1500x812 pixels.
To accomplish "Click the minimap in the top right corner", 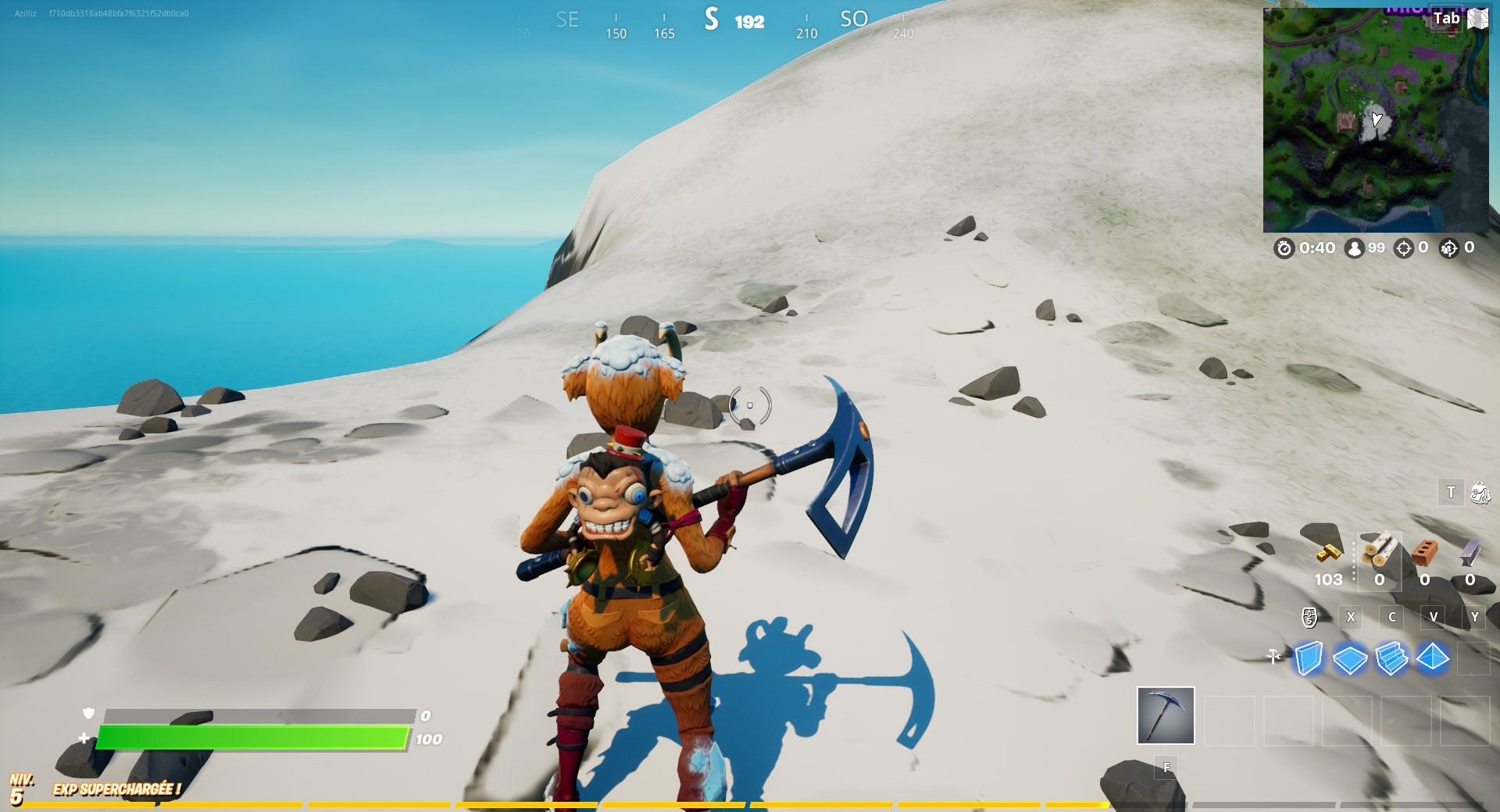I will point(1375,117).
